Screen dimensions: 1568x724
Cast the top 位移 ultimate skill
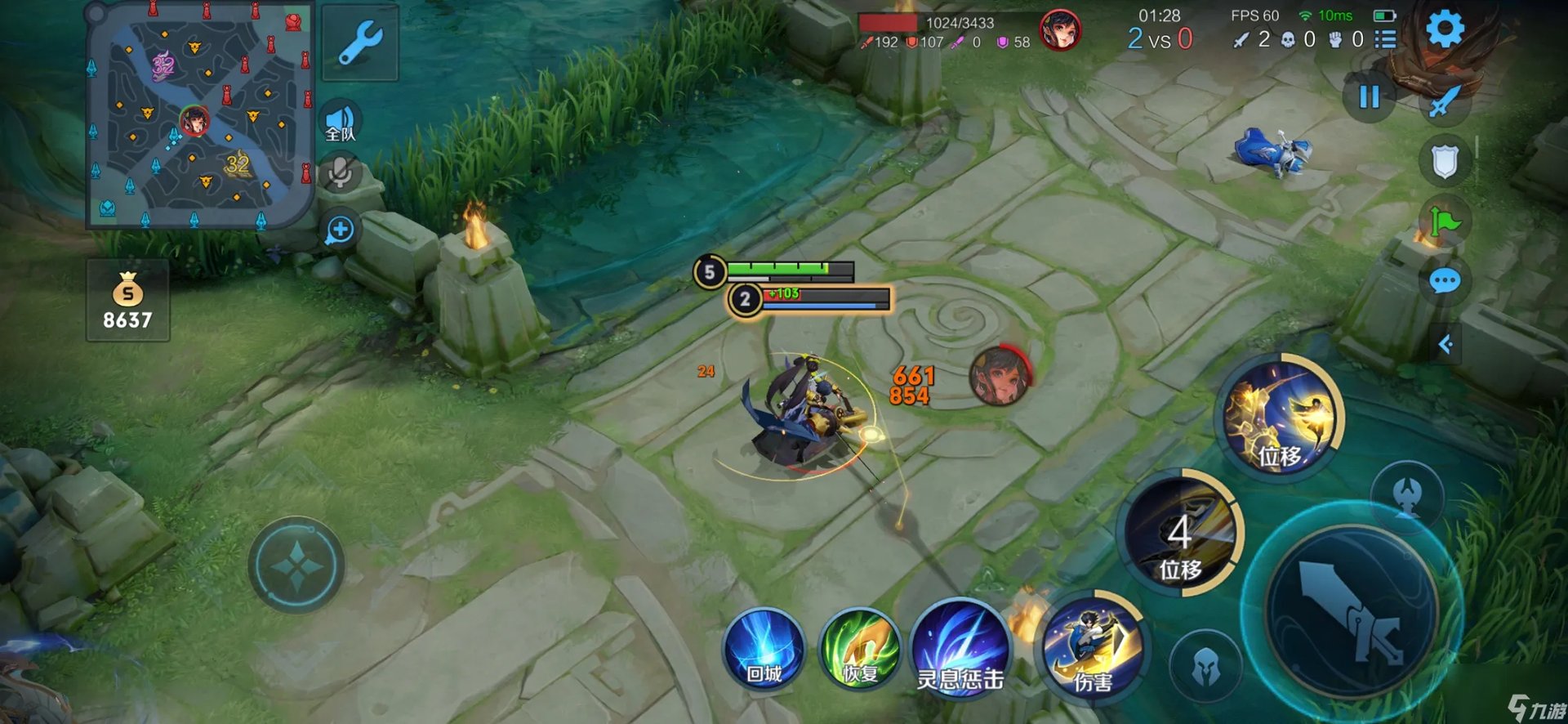pyautogui.click(x=1280, y=418)
